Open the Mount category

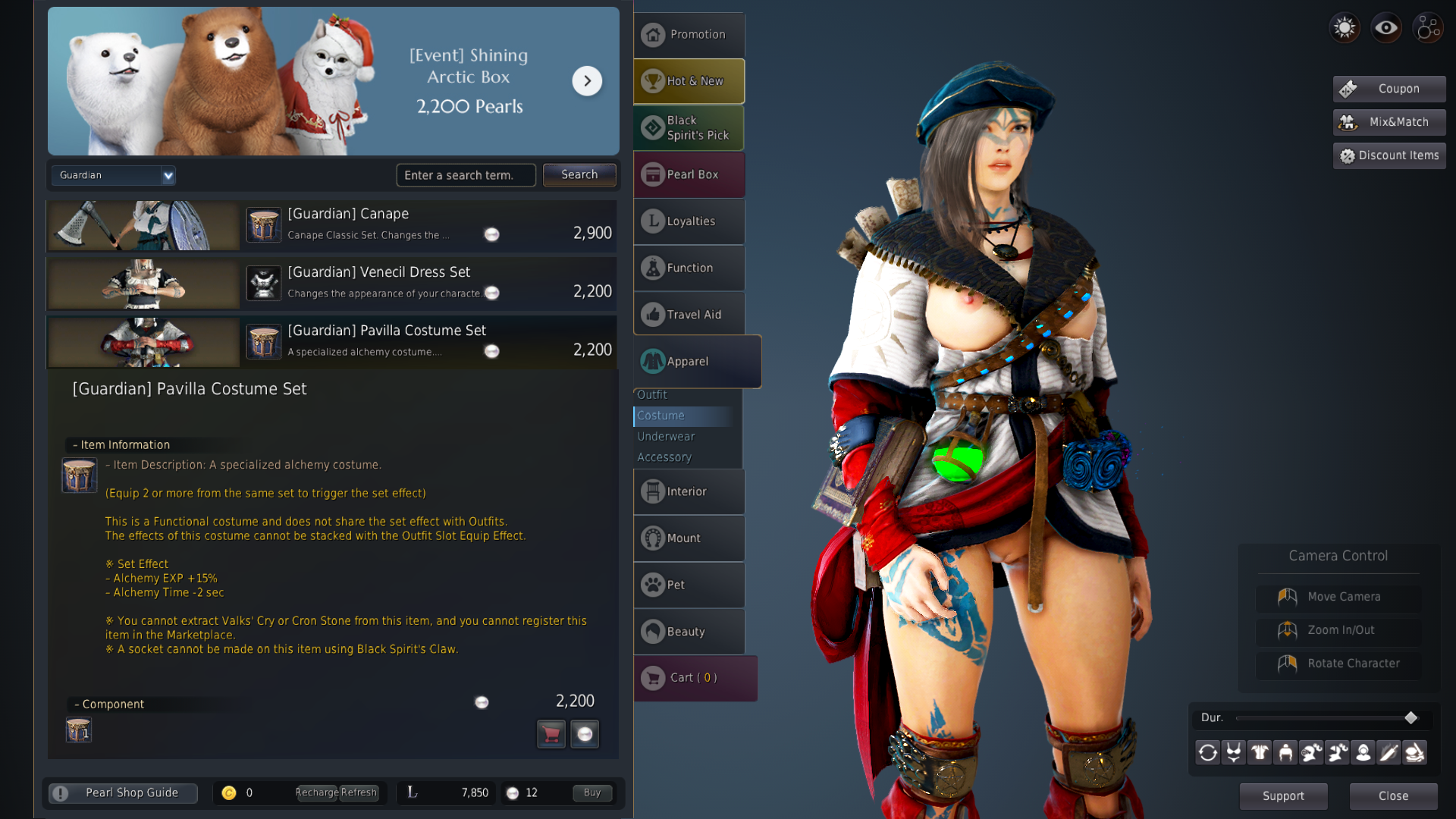(x=689, y=538)
